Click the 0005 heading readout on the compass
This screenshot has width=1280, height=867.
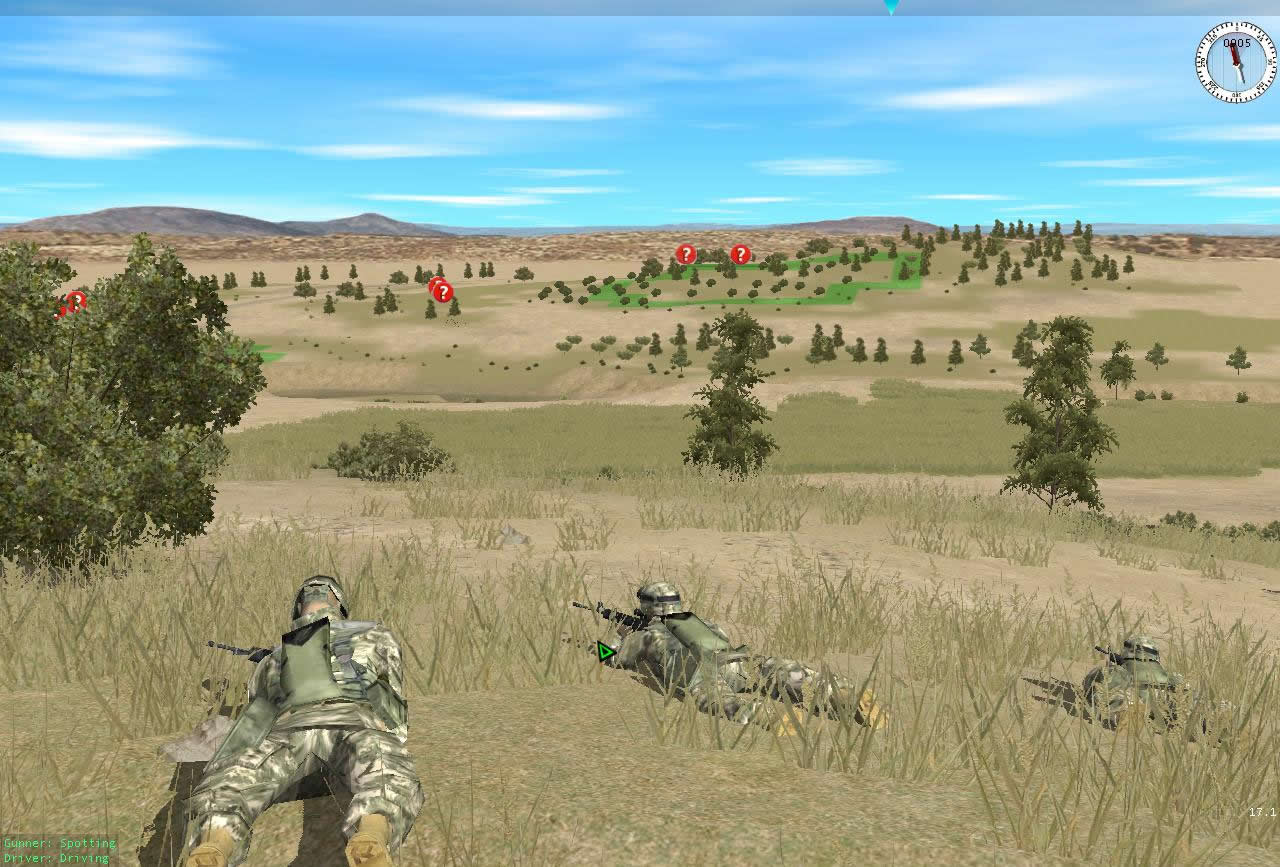[1236, 42]
